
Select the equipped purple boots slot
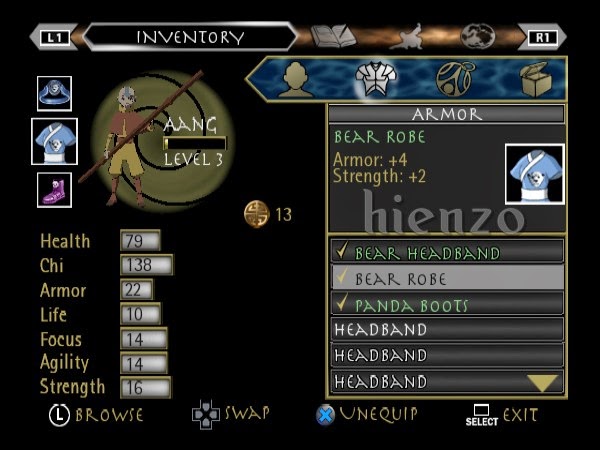[x=54, y=189]
